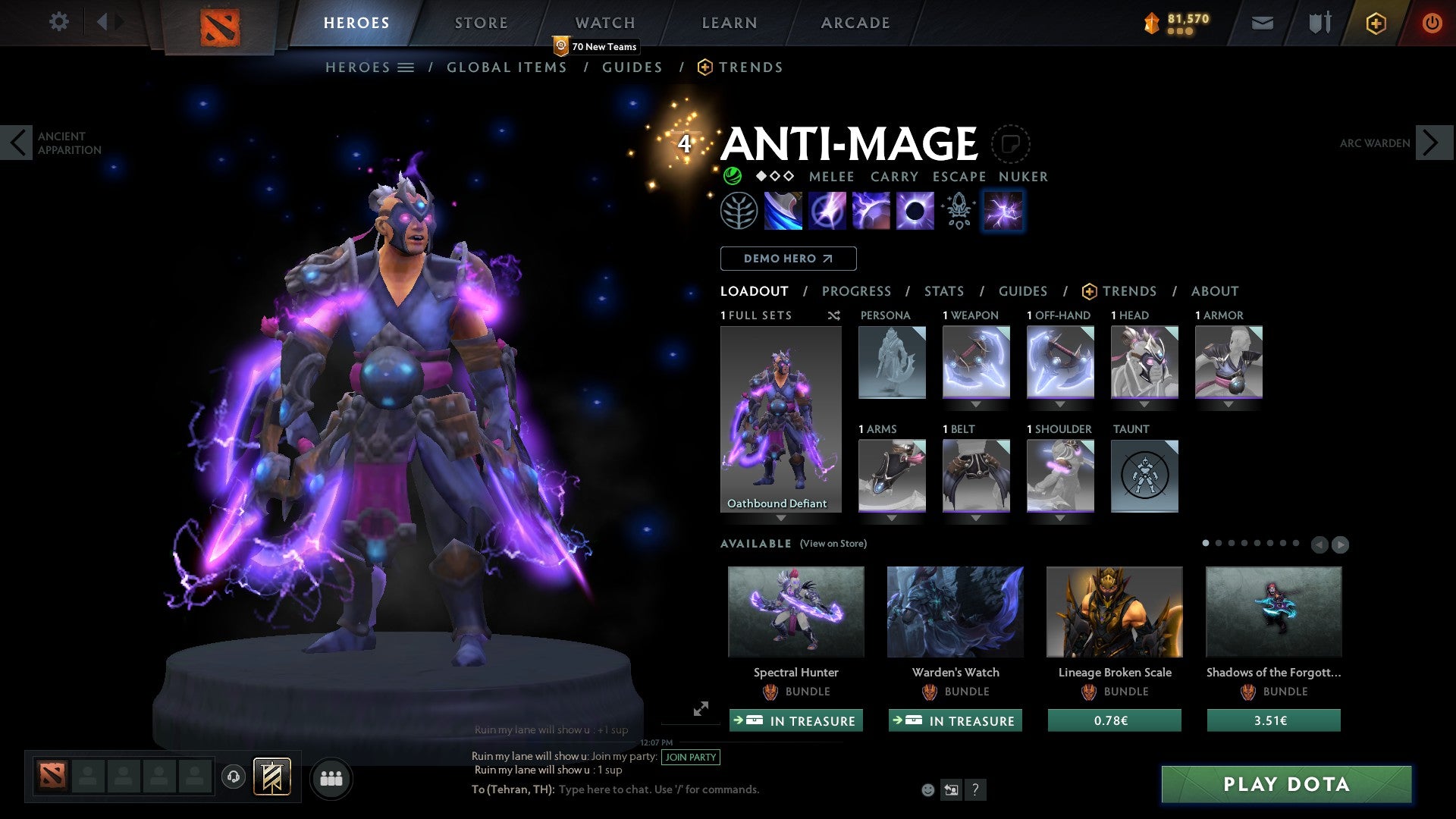The height and width of the screenshot is (819, 1456).
Task: Open the Learn section
Action: pos(729,23)
